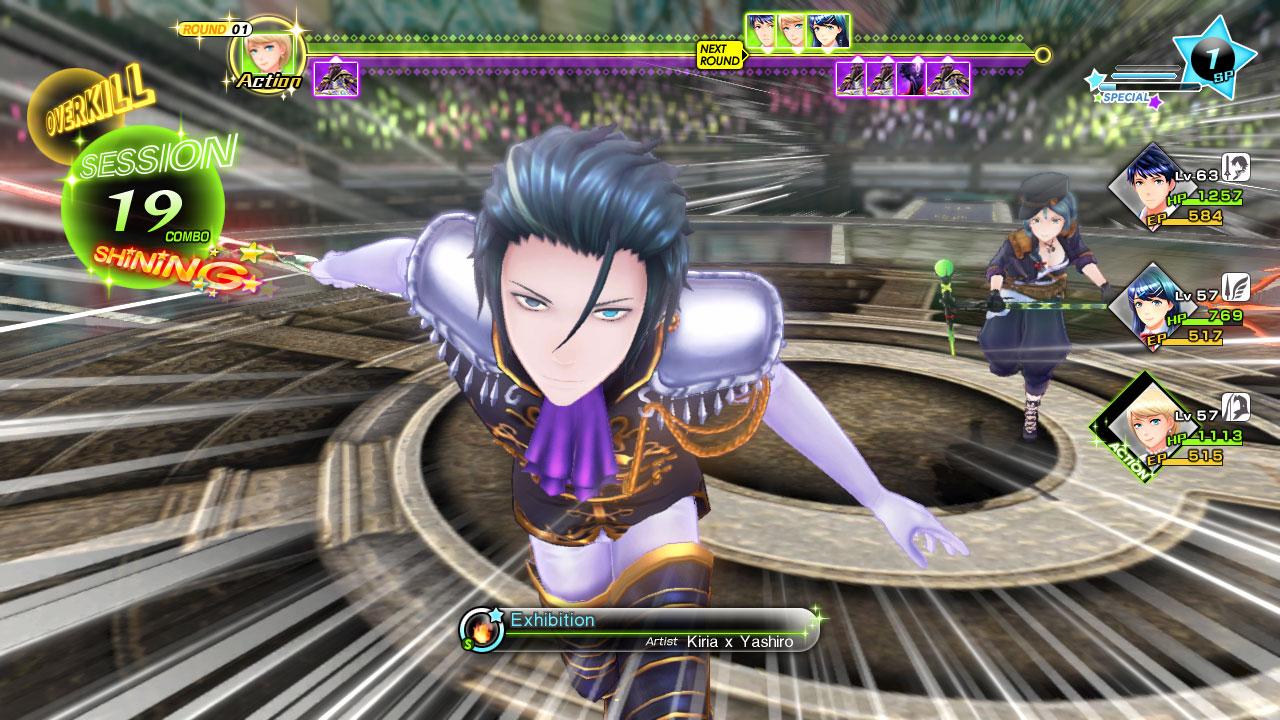This screenshot has width=1280, height=720.
Task: Choose the blue-haired level 57 party portrait
Action: (x=1150, y=304)
